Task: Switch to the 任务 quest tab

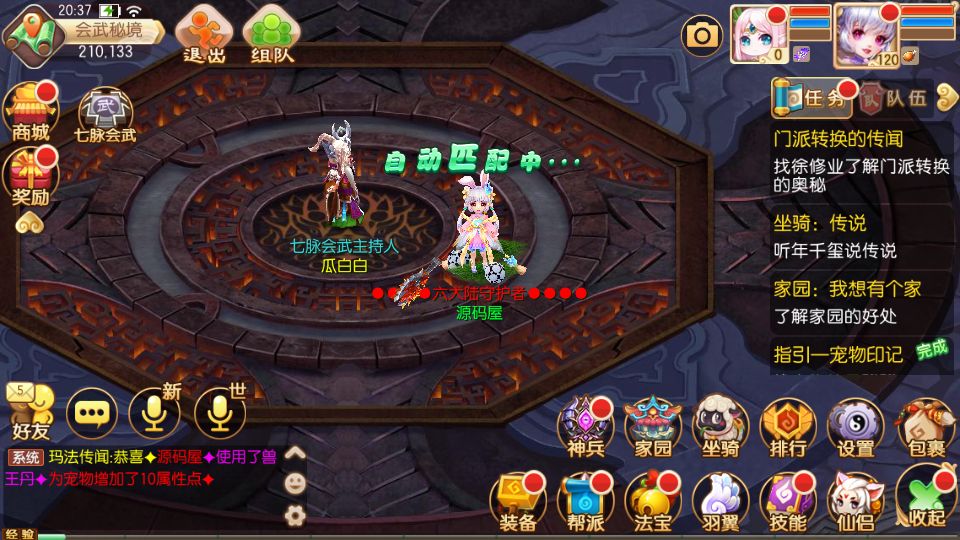Action: click(x=813, y=97)
